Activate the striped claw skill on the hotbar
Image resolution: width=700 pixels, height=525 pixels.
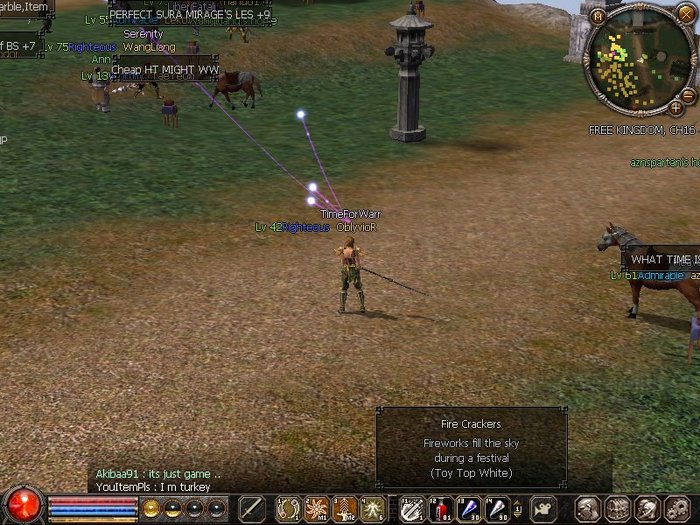pyautogui.click(x=412, y=508)
